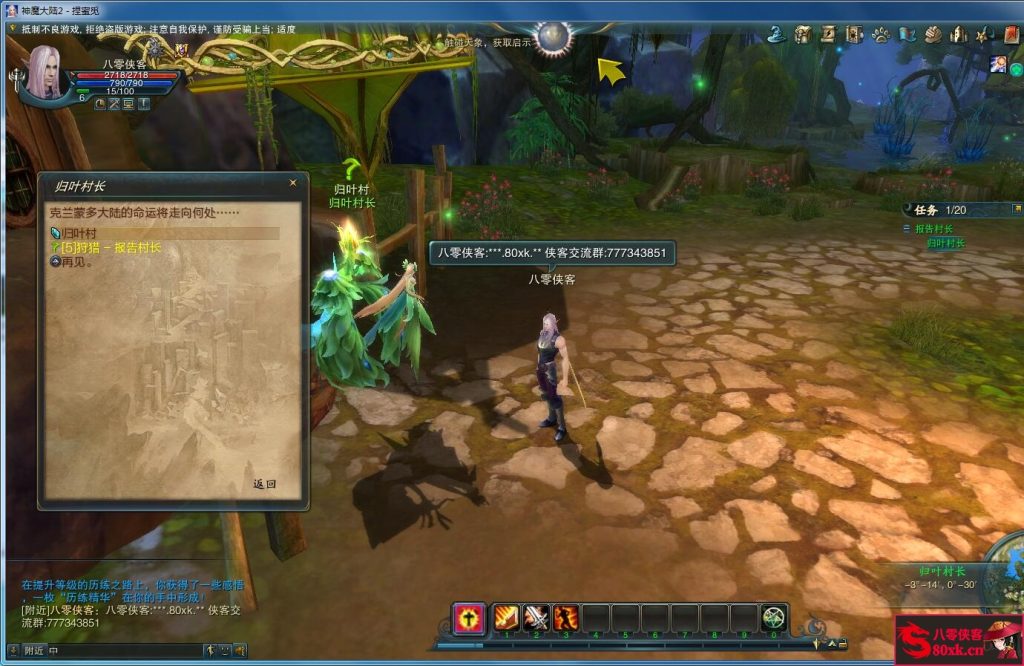Use the flaming slash skill in slot 1
The height and width of the screenshot is (666, 1024).
tap(508, 618)
